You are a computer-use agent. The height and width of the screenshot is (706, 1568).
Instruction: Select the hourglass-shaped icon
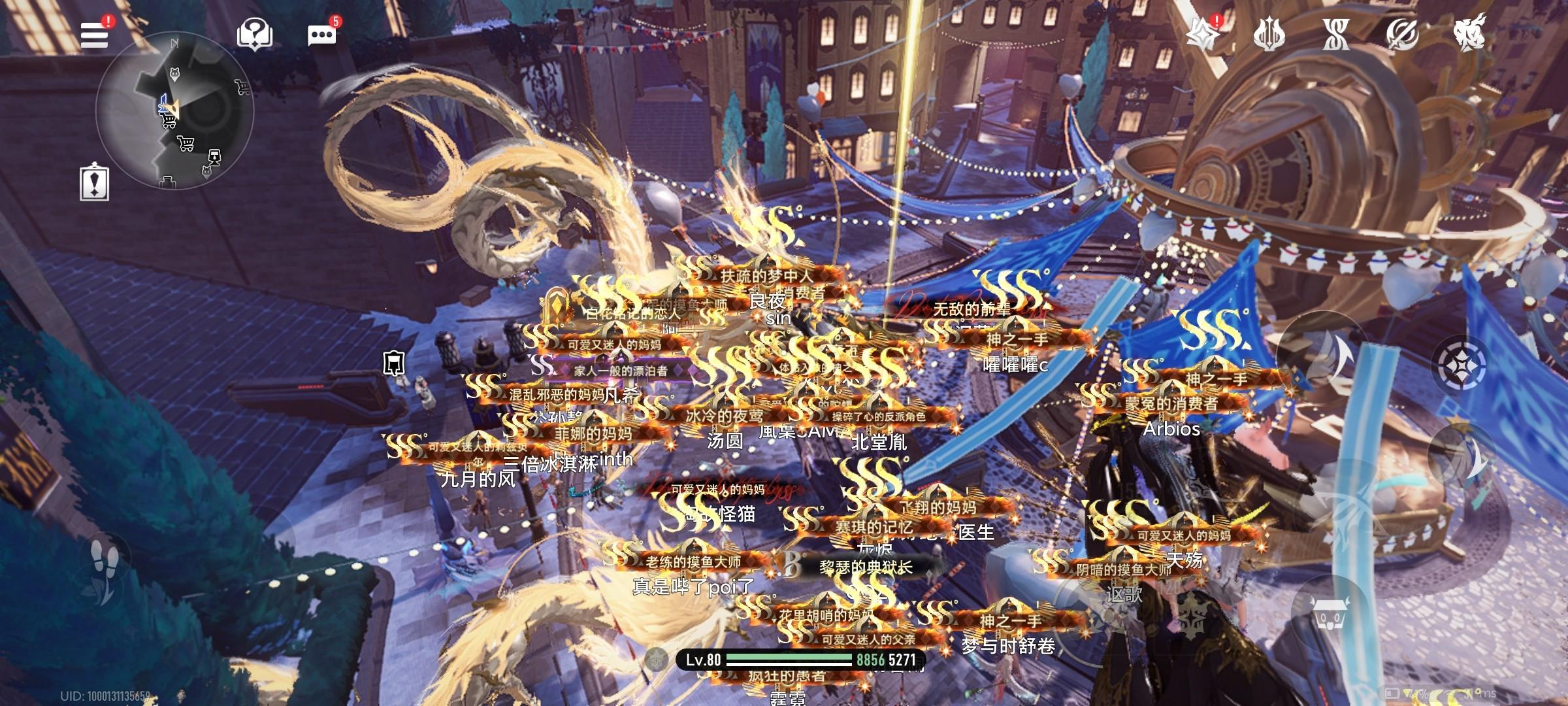pyautogui.click(x=1335, y=34)
